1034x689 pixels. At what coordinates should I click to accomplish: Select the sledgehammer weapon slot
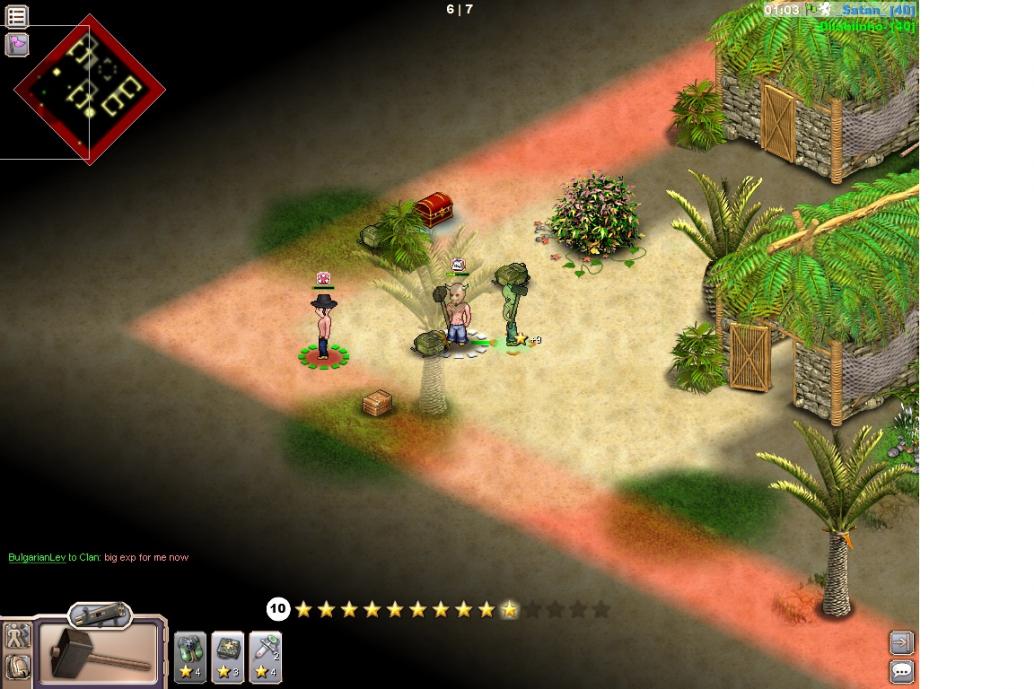click(x=100, y=653)
